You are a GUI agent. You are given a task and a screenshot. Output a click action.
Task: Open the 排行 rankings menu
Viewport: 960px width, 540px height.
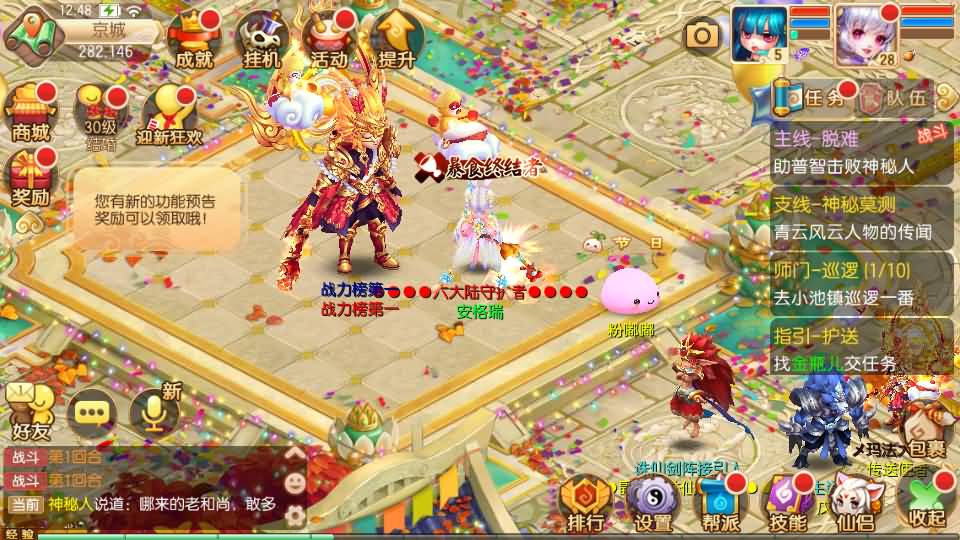coord(585,503)
